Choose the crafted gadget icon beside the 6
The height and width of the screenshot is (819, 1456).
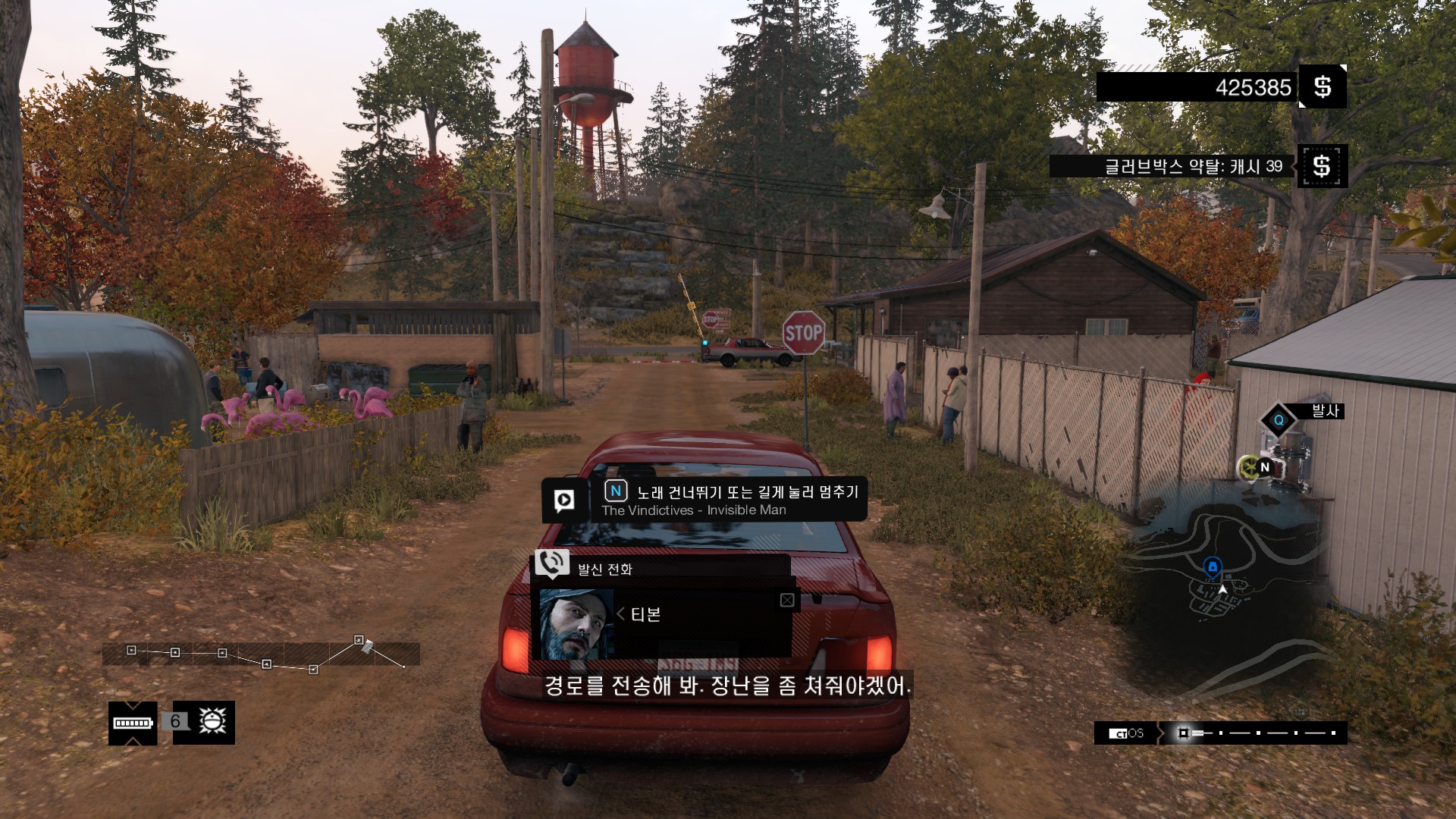click(212, 721)
